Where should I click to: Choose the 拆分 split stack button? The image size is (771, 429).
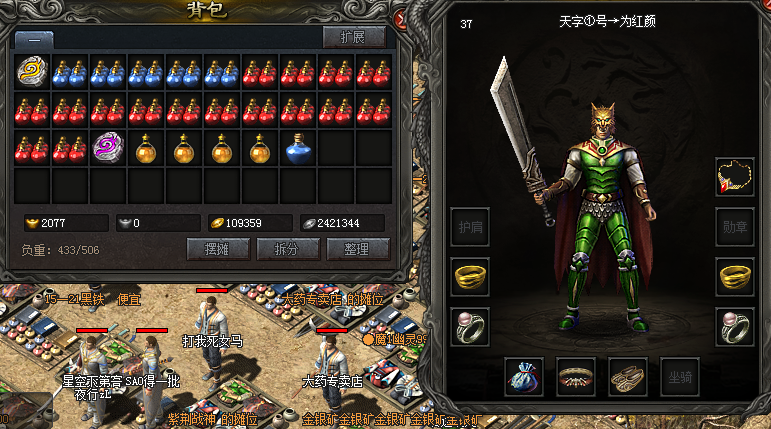(x=286, y=249)
